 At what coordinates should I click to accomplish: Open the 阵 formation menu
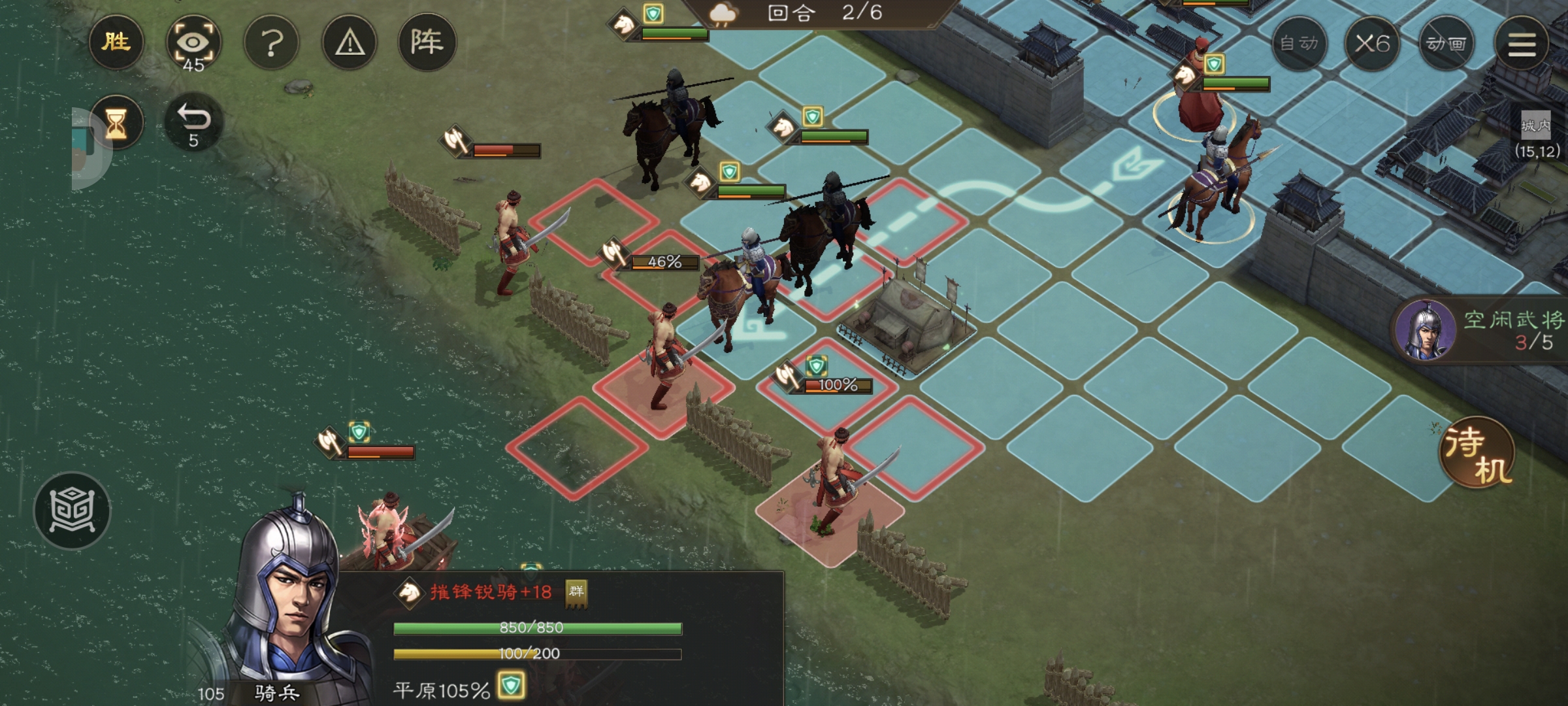[x=427, y=43]
